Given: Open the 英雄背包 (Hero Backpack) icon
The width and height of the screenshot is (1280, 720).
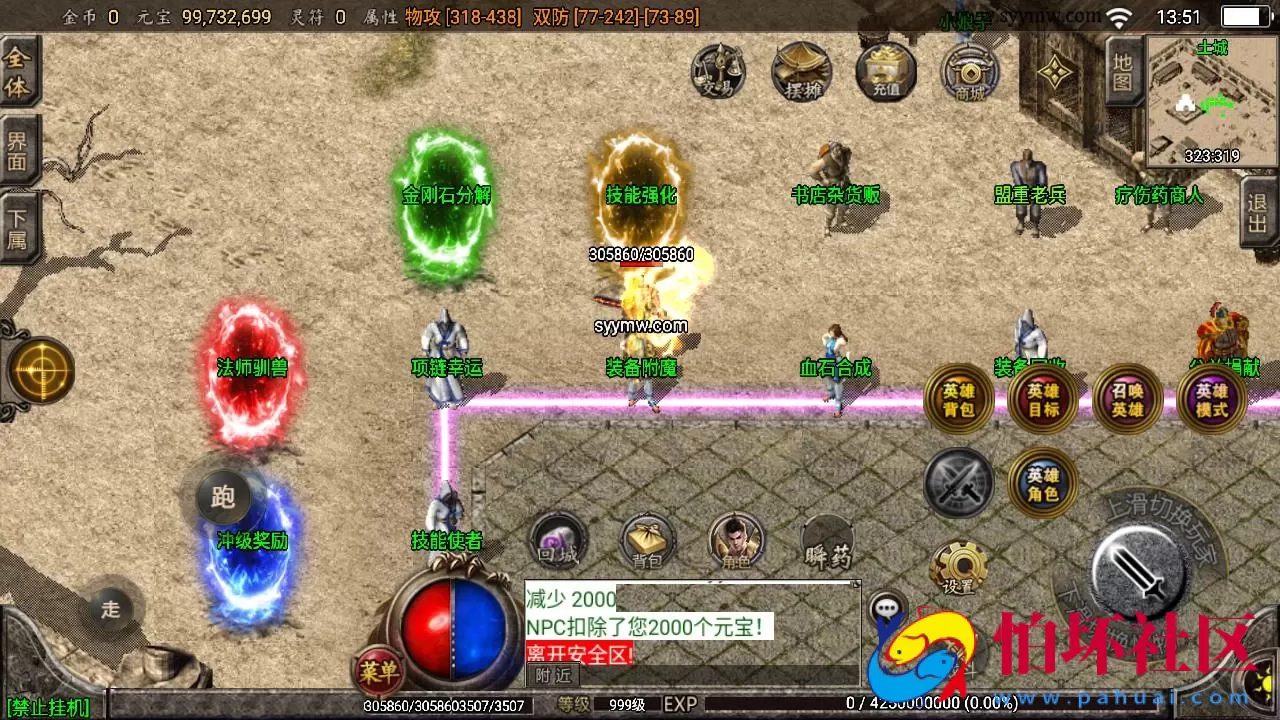Looking at the screenshot, I should pos(957,399).
